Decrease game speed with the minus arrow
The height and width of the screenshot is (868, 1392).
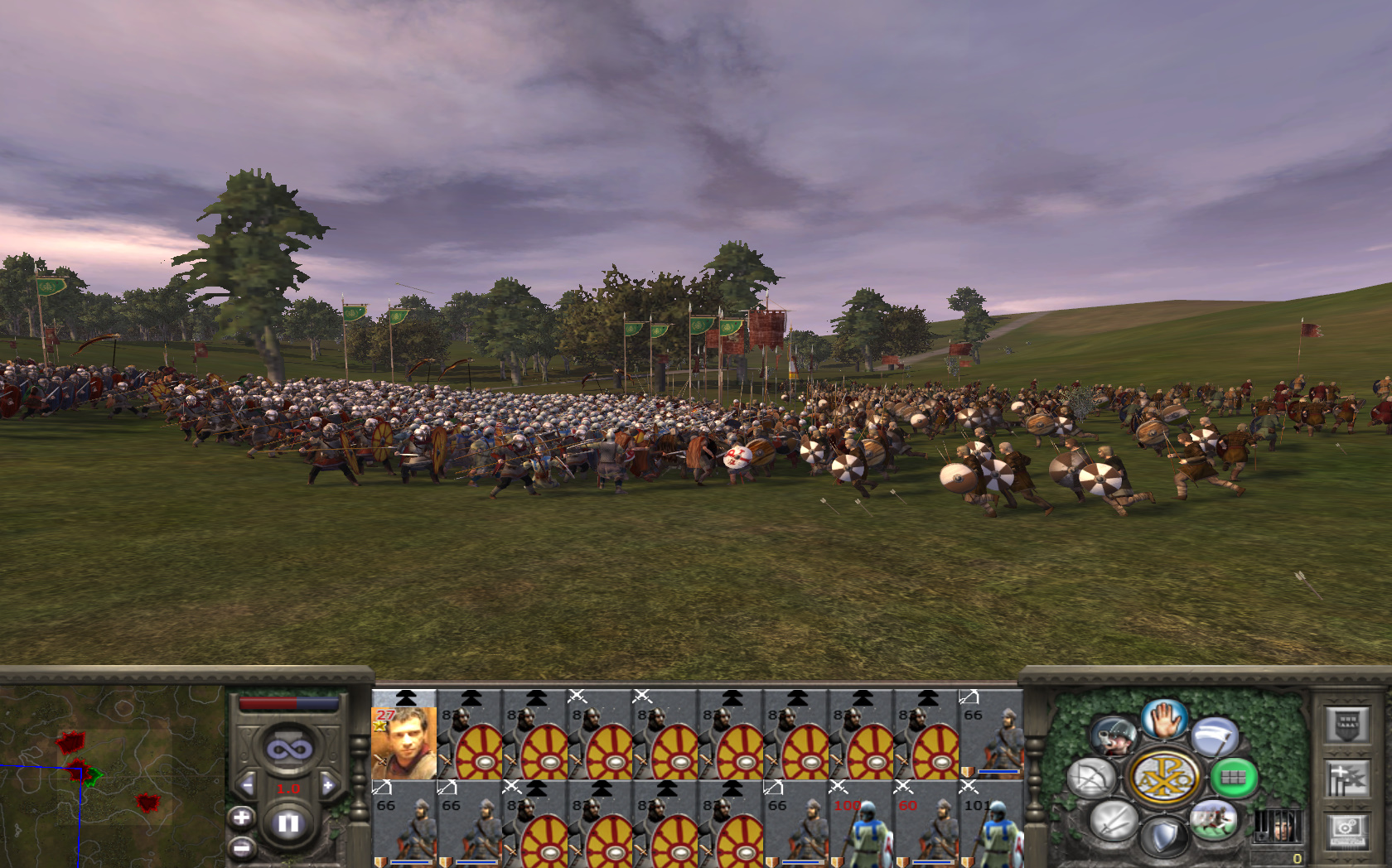pos(246,785)
